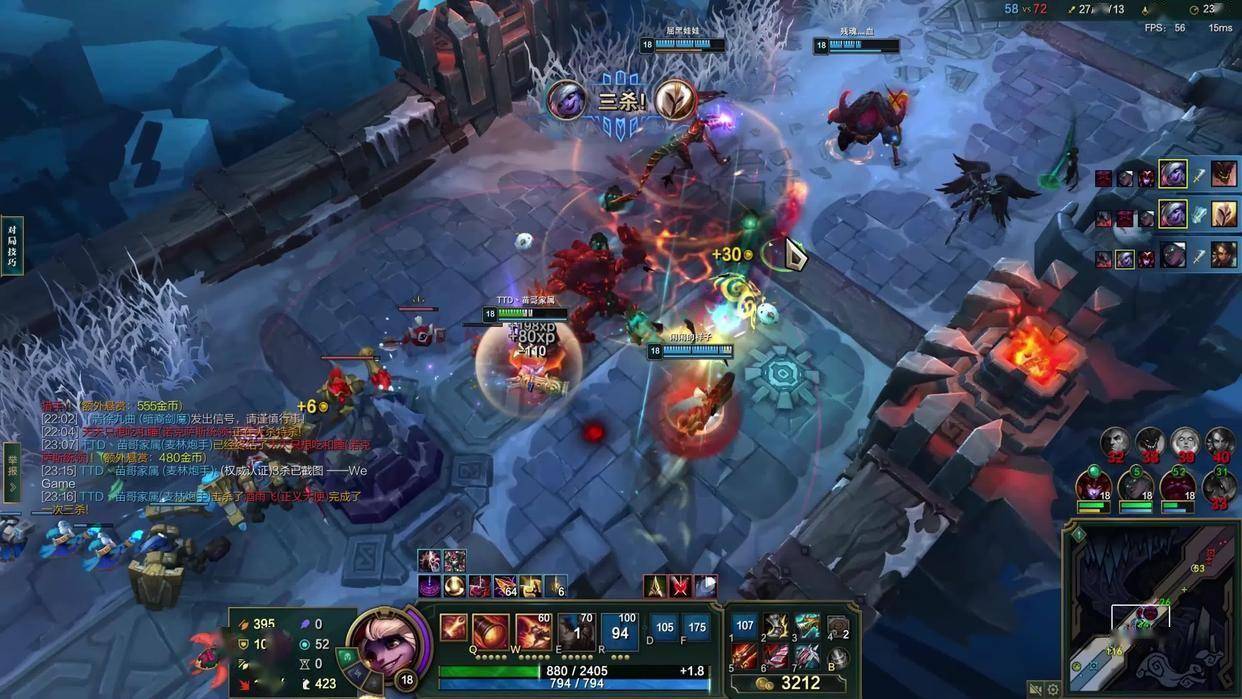The image size is (1242, 699).
Task: Use the item in inventory slot 7
Action: 807,657
